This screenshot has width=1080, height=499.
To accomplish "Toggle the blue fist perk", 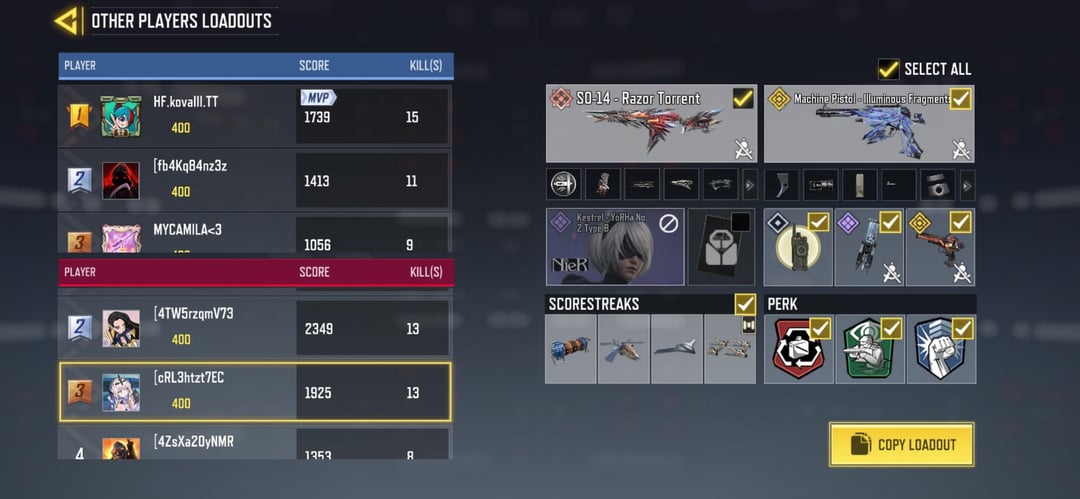I will (x=962, y=328).
